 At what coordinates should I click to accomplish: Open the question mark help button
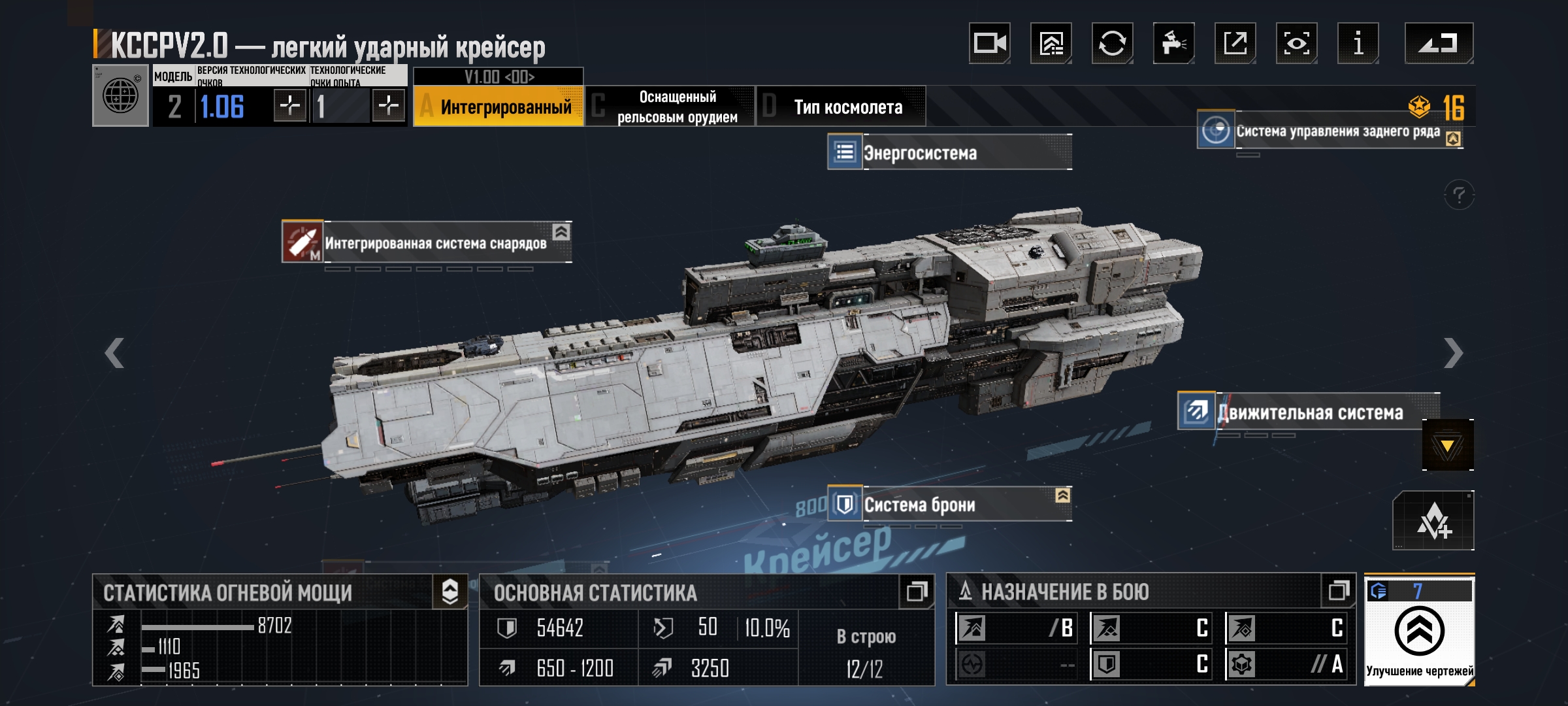[1459, 195]
